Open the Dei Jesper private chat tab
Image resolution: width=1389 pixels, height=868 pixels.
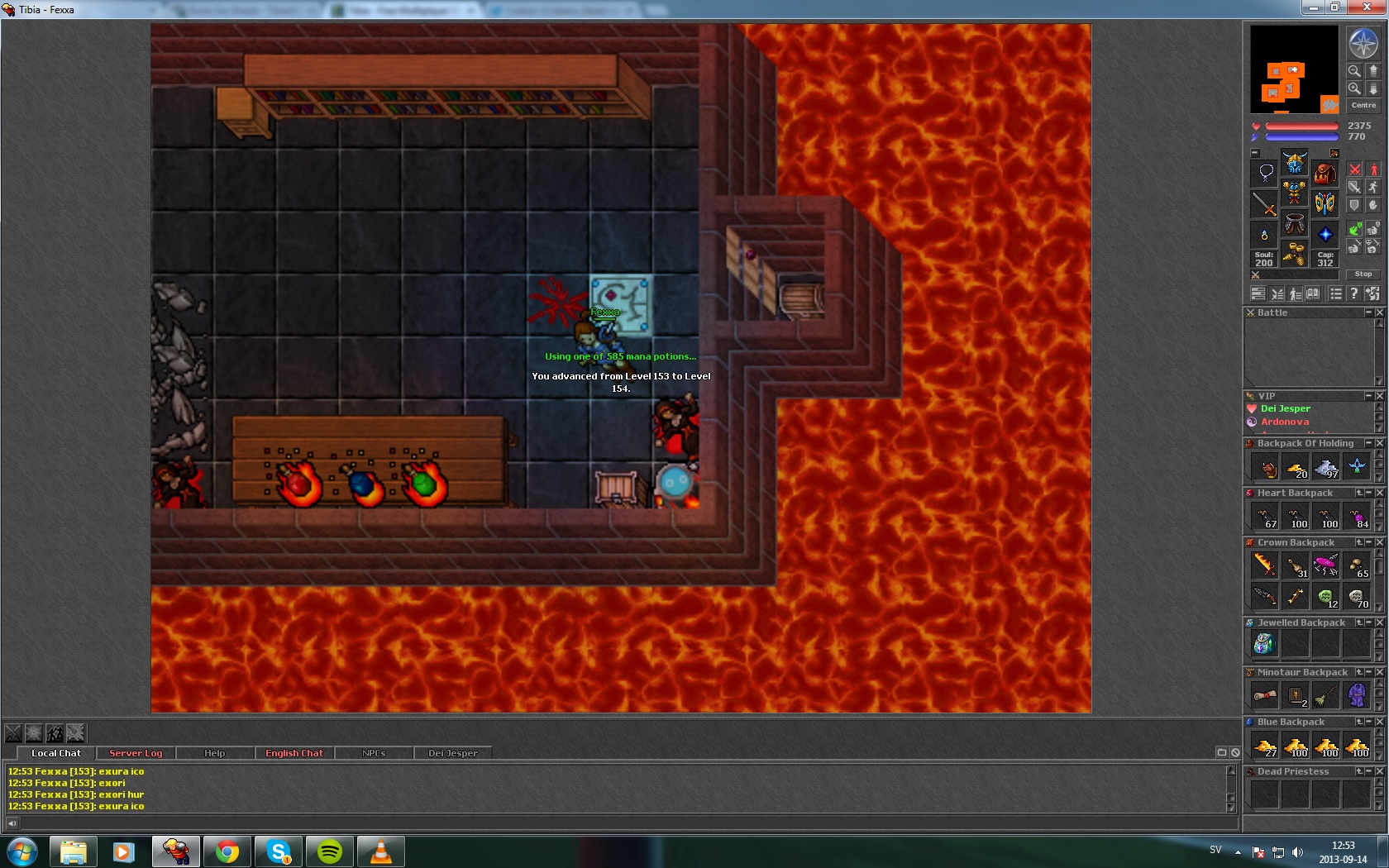(x=452, y=753)
